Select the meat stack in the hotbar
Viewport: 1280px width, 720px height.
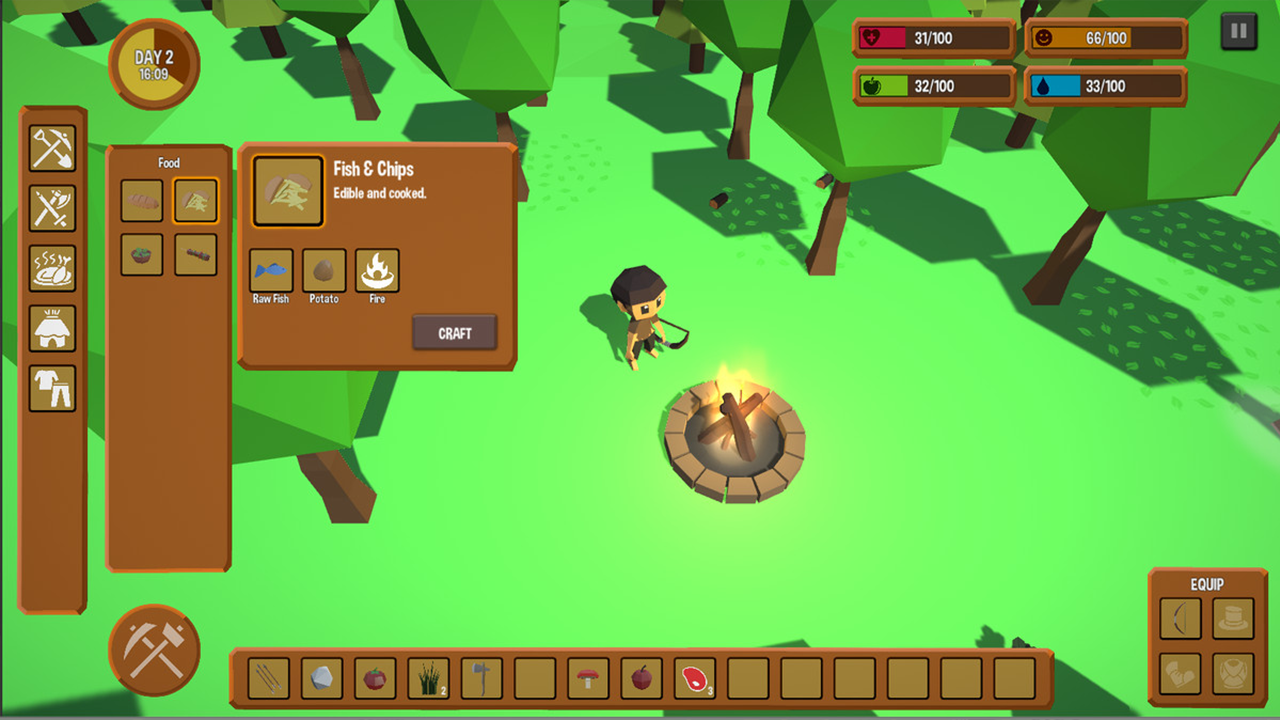click(695, 678)
